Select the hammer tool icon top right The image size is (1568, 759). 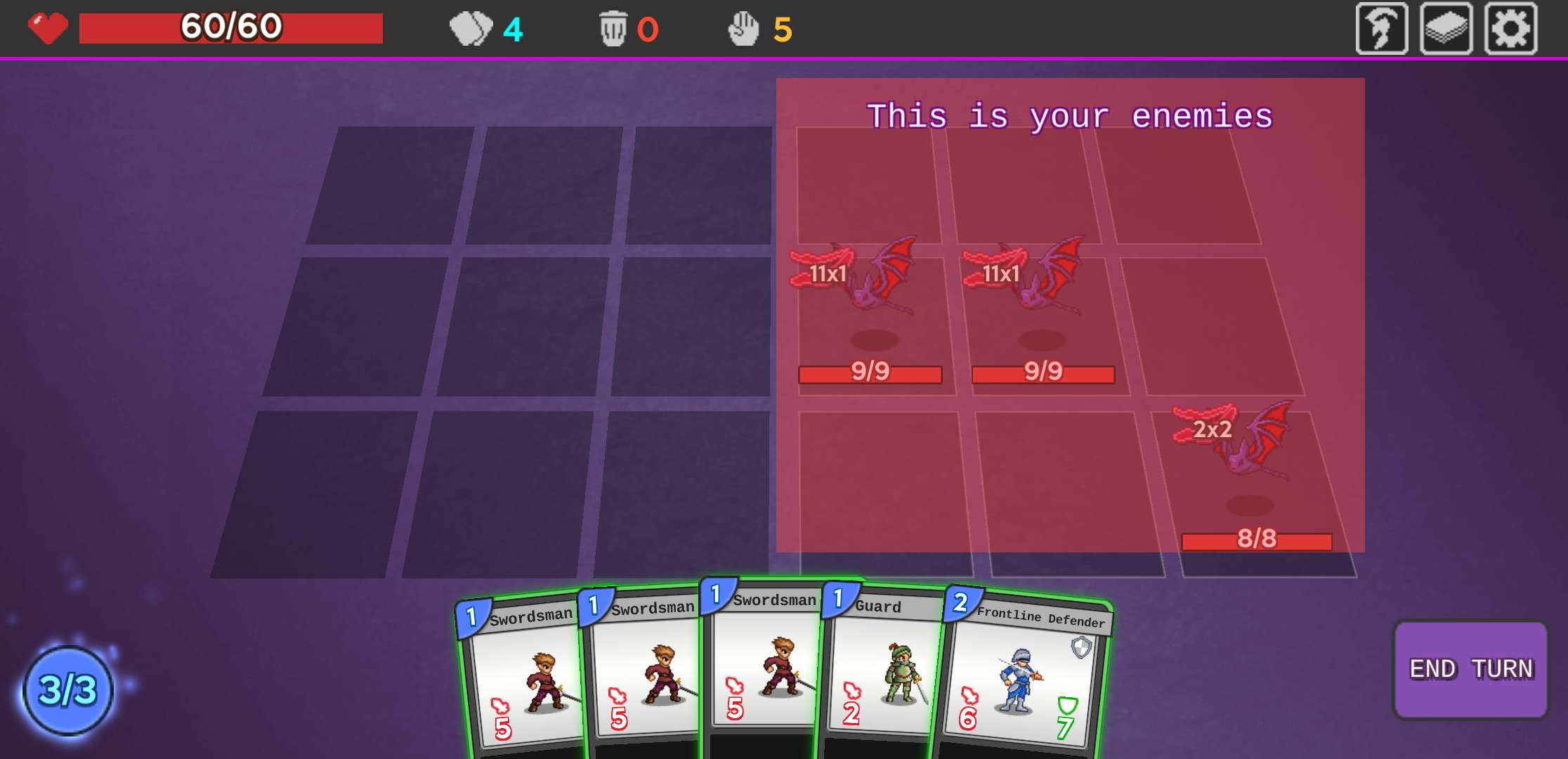click(x=1383, y=29)
